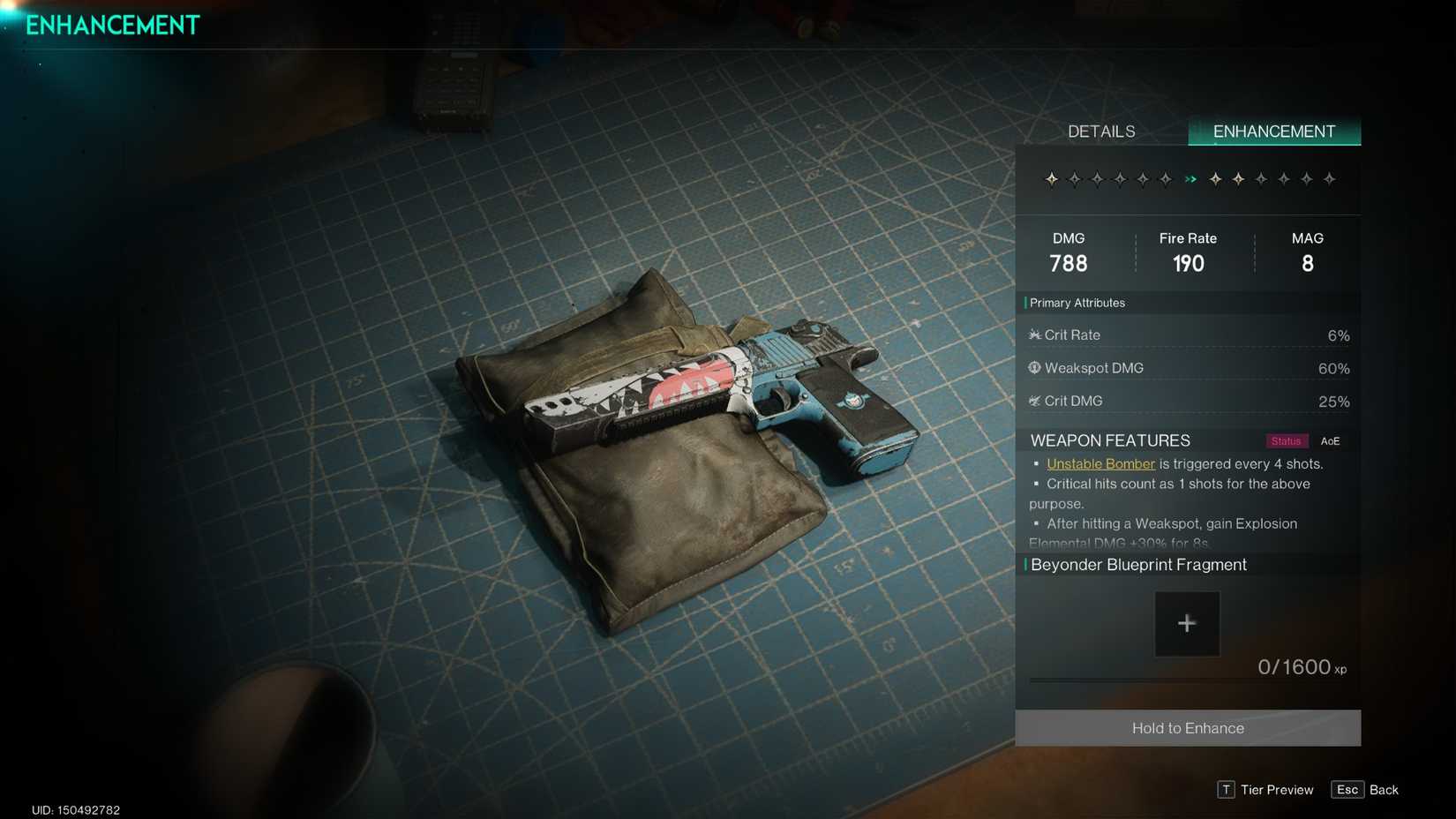Click the first enhancement star icon
1456x819 pixels.
pos(1052,178)
